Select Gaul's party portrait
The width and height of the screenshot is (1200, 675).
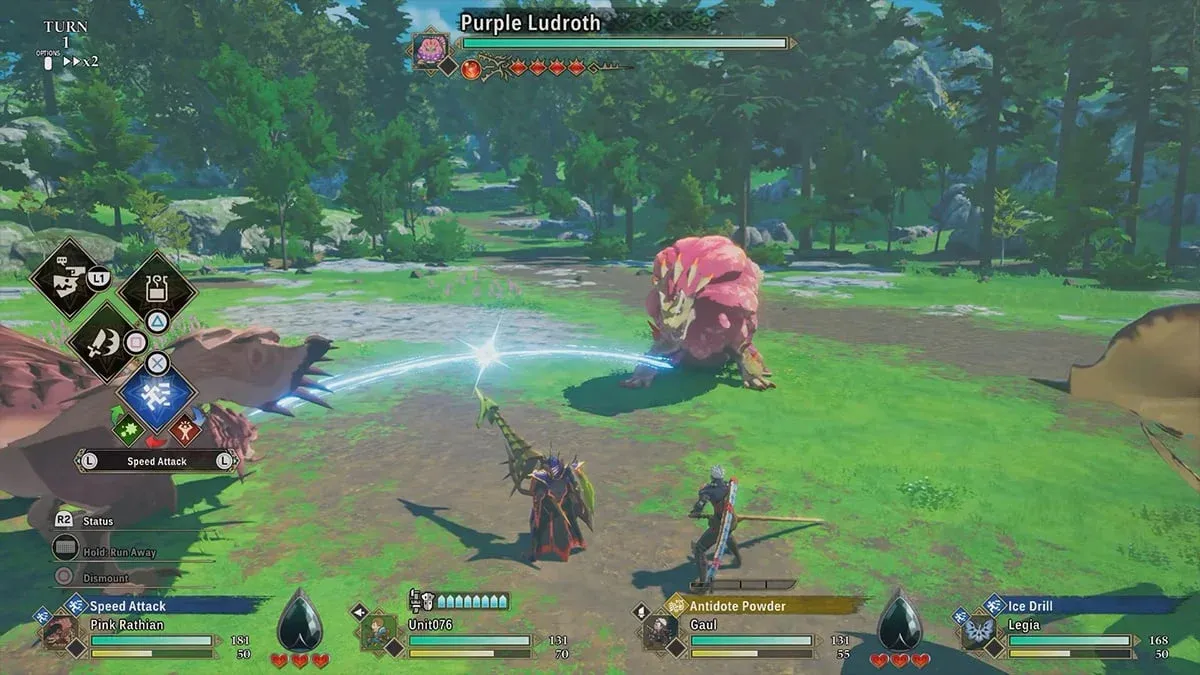coord(659,632)
